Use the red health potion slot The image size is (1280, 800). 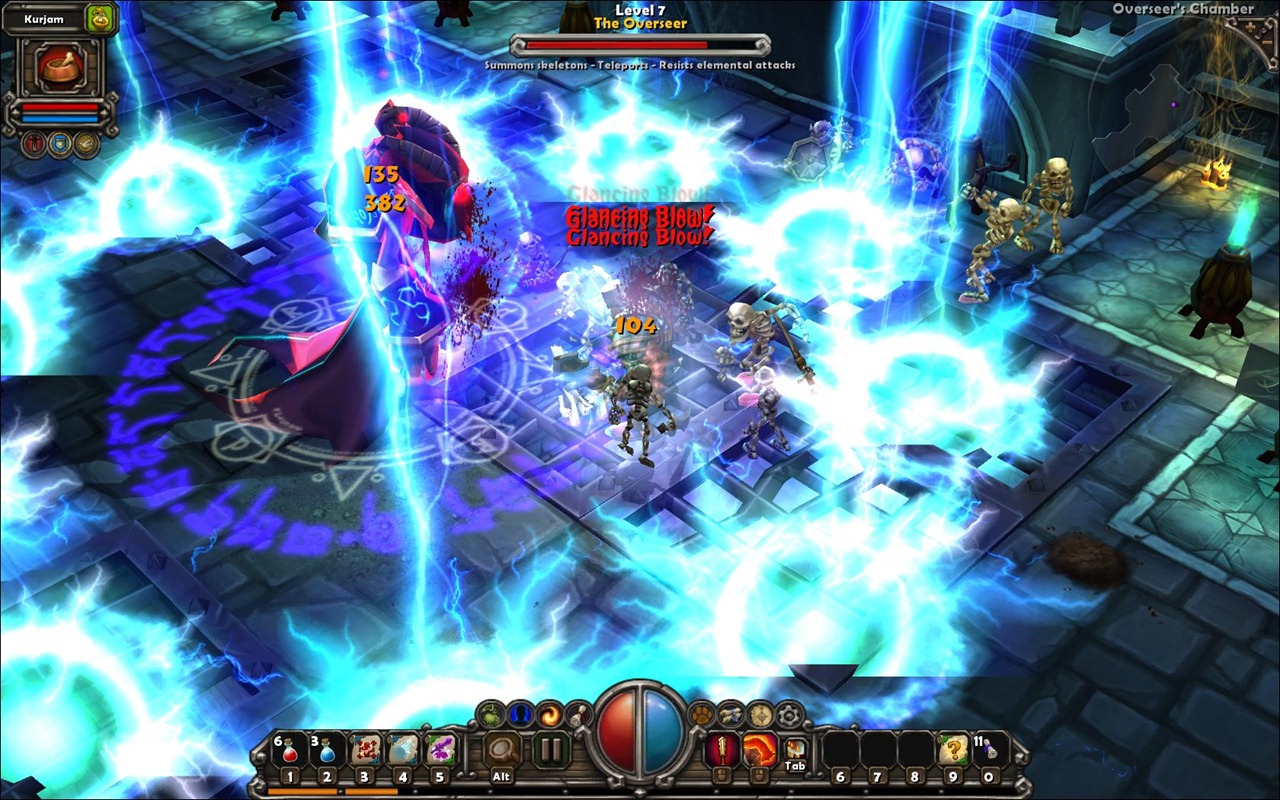coord(289,750)
